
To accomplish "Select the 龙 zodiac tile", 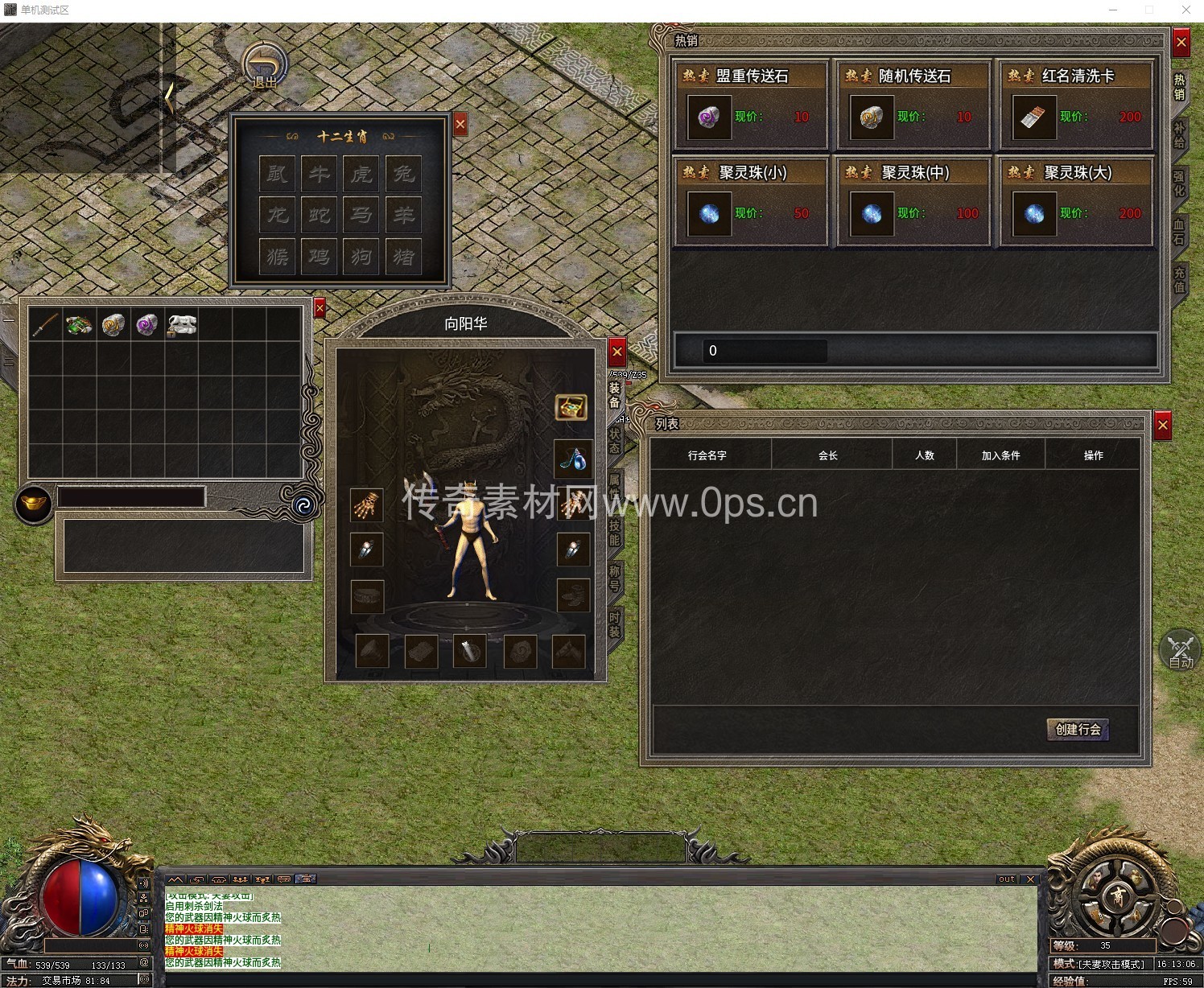I will 277,215.
